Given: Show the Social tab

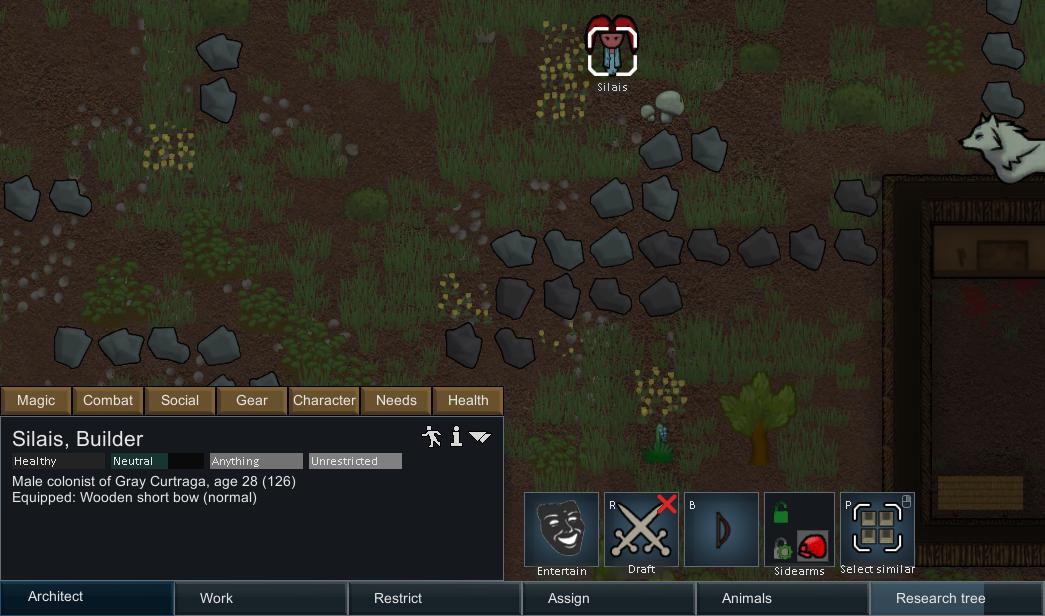Looking at the screenshot, I should point(180,400).
